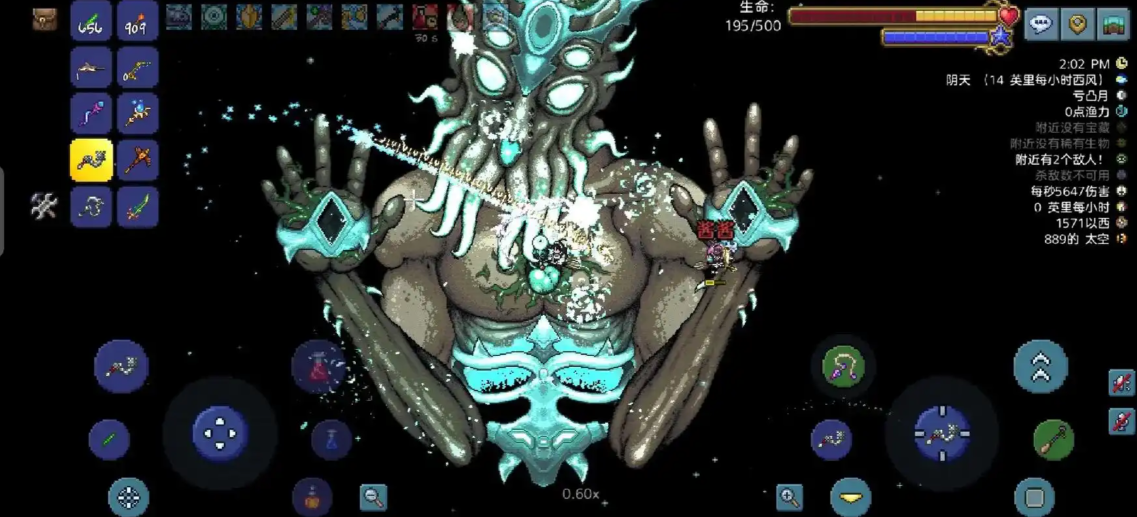Open the chat speech bubble
1137x517 pixels.
(1041, 24)
